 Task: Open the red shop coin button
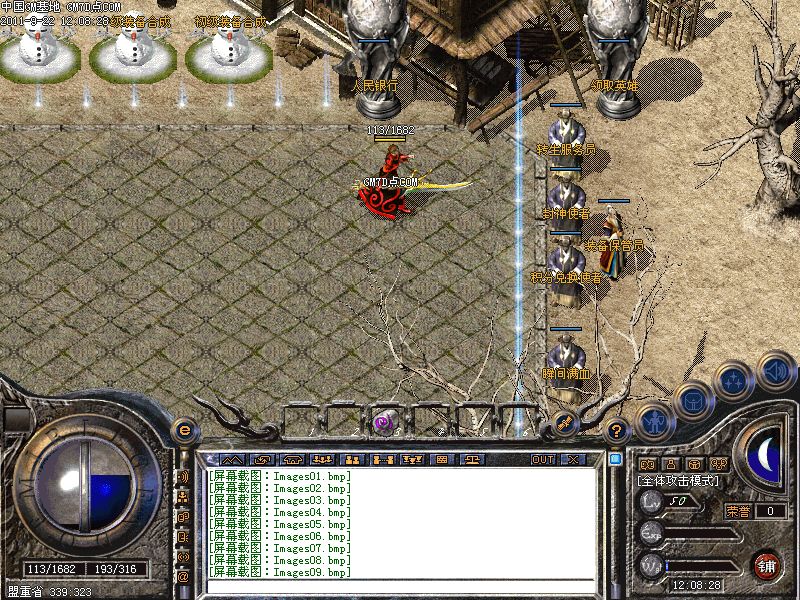coord(767,565)
